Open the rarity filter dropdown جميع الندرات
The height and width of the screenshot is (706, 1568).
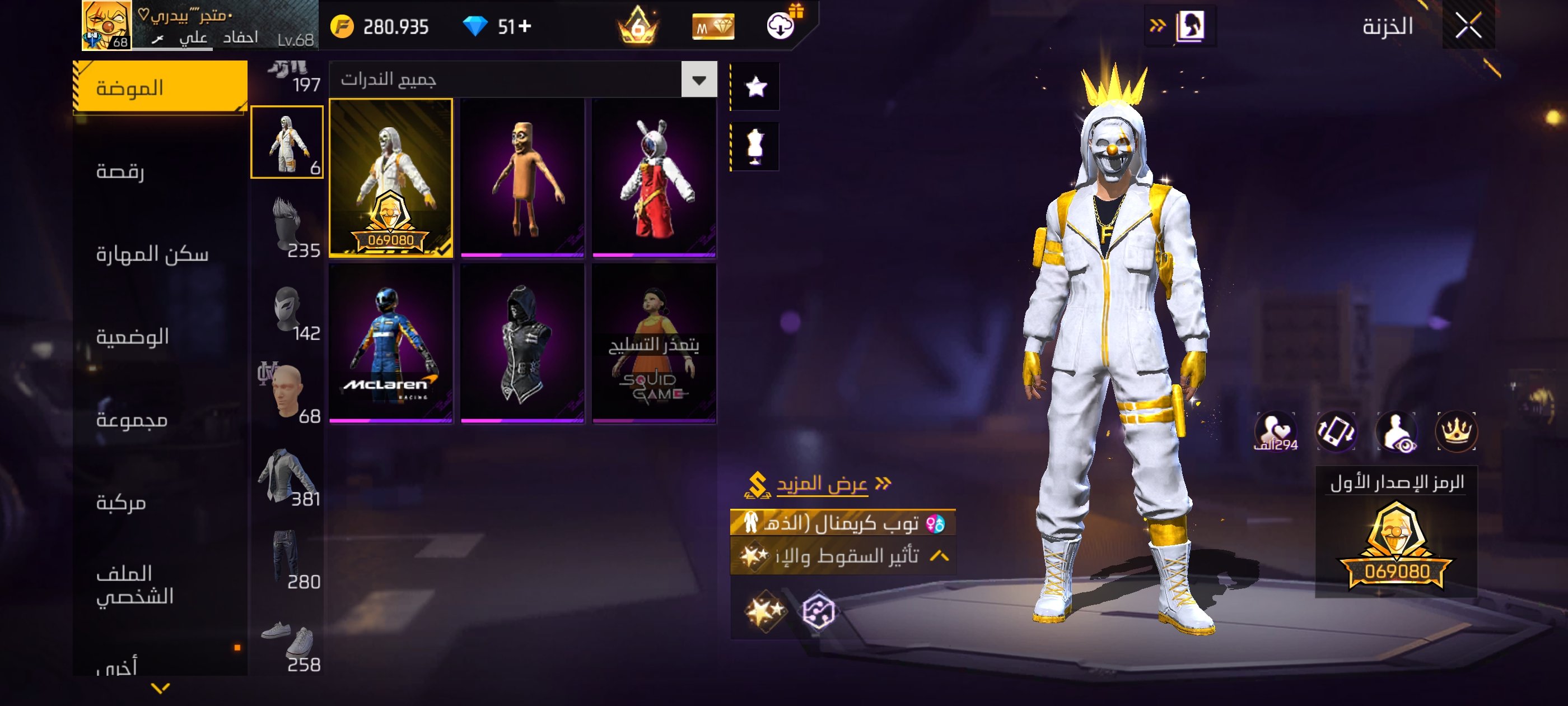(x=699, y=80)
